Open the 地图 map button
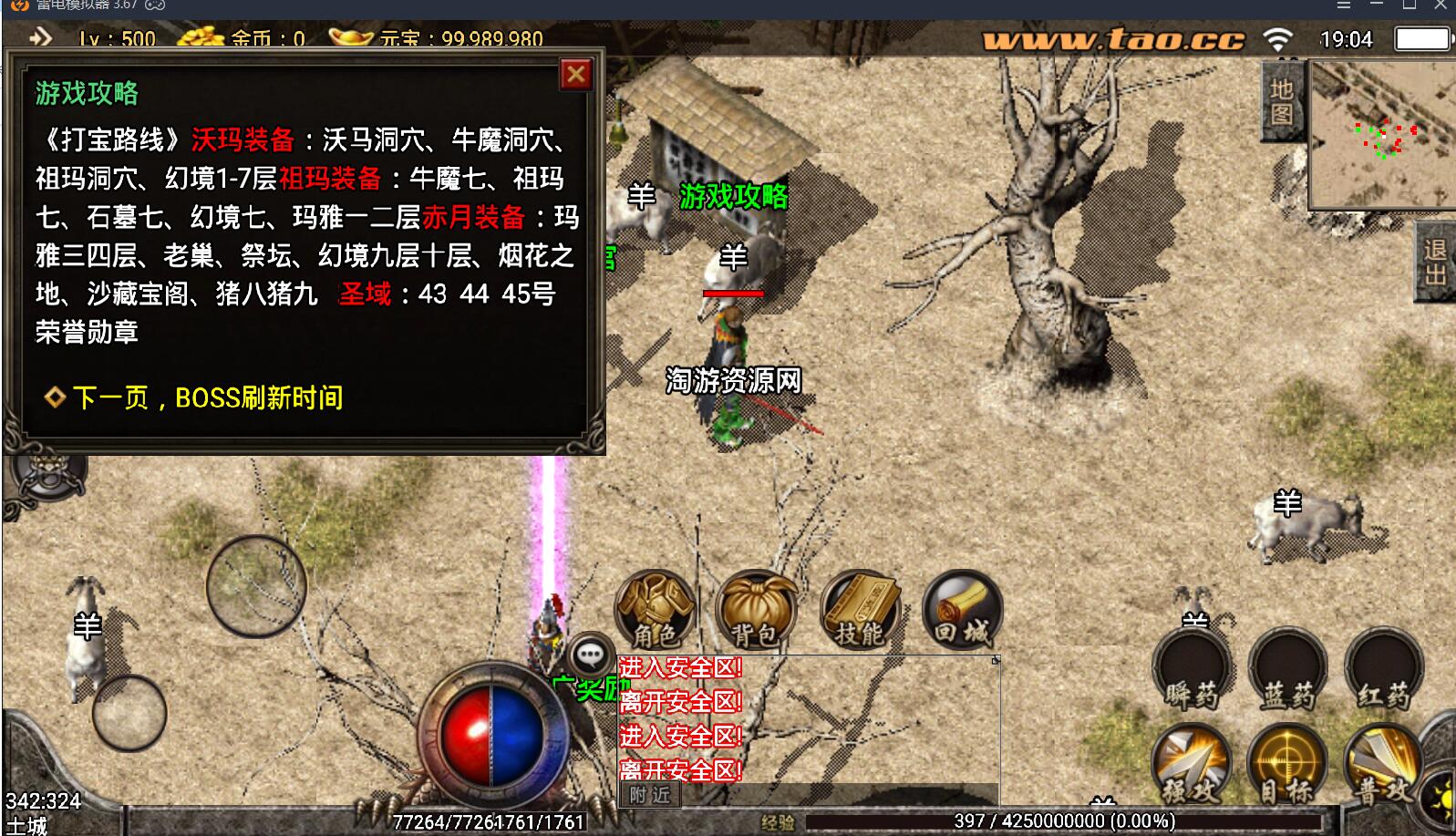The height and width of the screenshot is (836, 1456). coord(1282,101)
